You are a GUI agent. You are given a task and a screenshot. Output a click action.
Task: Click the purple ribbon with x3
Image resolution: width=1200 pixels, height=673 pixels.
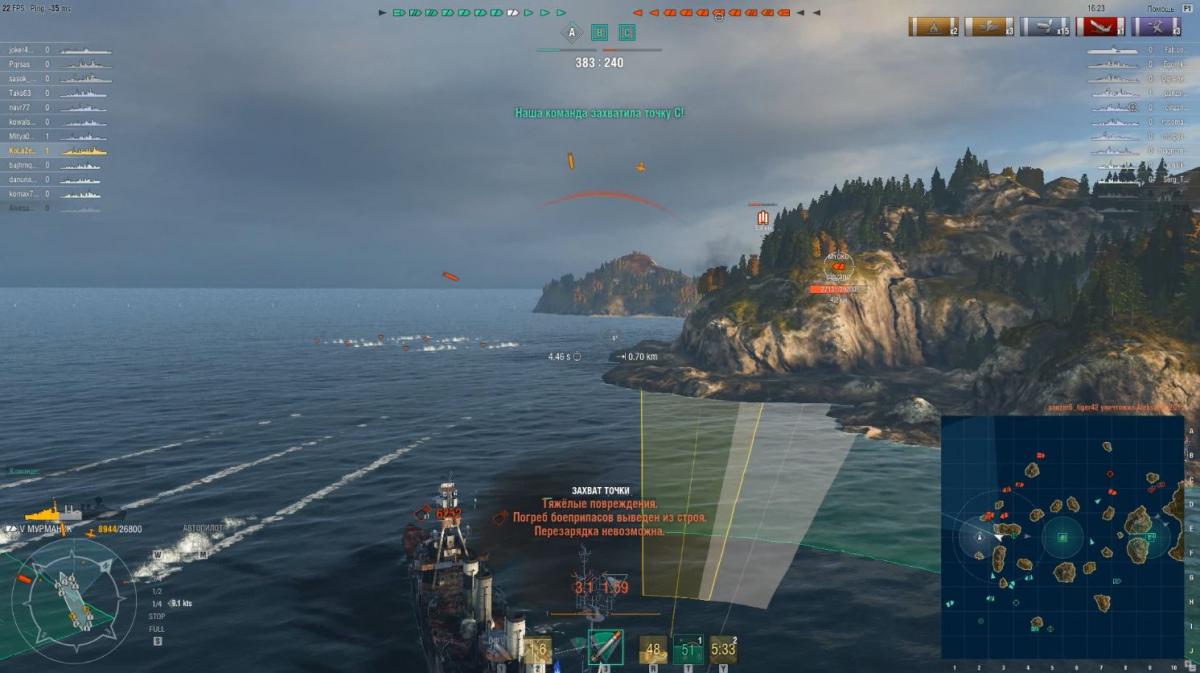[1156, 26]
